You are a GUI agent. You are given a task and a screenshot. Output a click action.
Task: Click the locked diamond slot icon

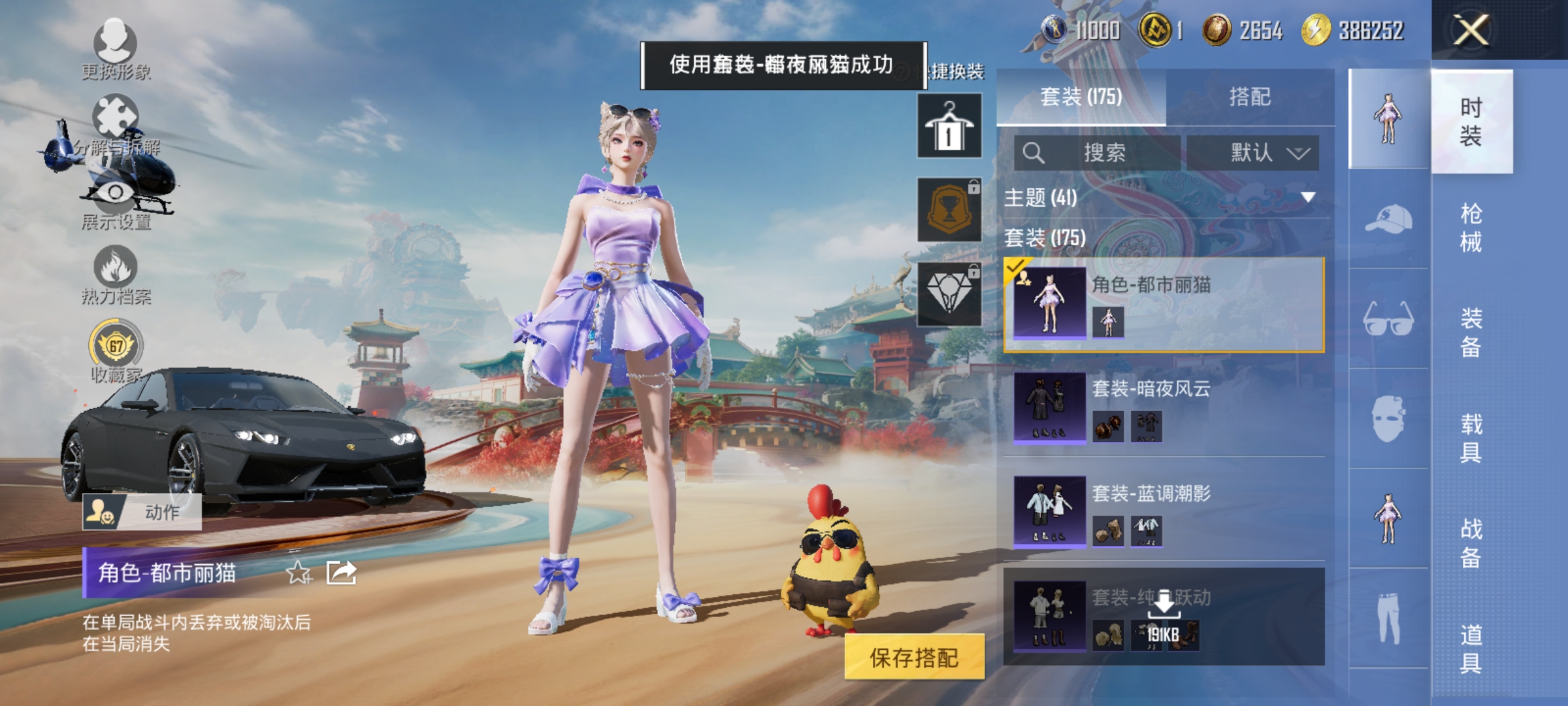click(x=948, y=294)
